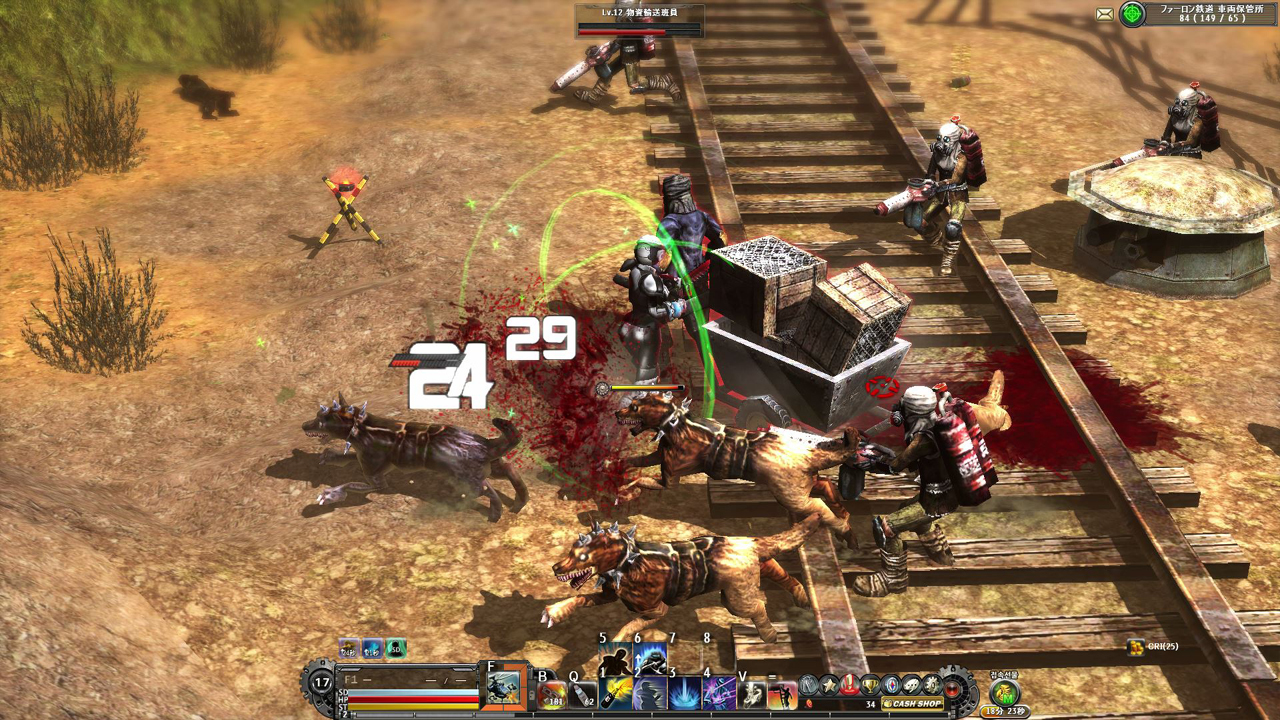The width and height of the screenshot is (1280, 720).
Task: Use the grenade item in slot B
Action: pyautogui.click(x=553, y=693)
